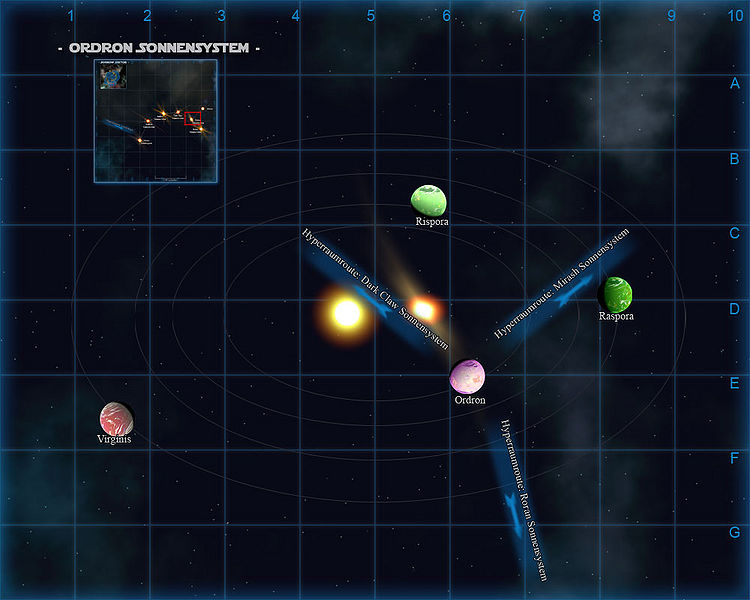Select planet Virginis on the map
This screenshot has height=600, width=750.
pyautogui.click(x=116, y=417)
